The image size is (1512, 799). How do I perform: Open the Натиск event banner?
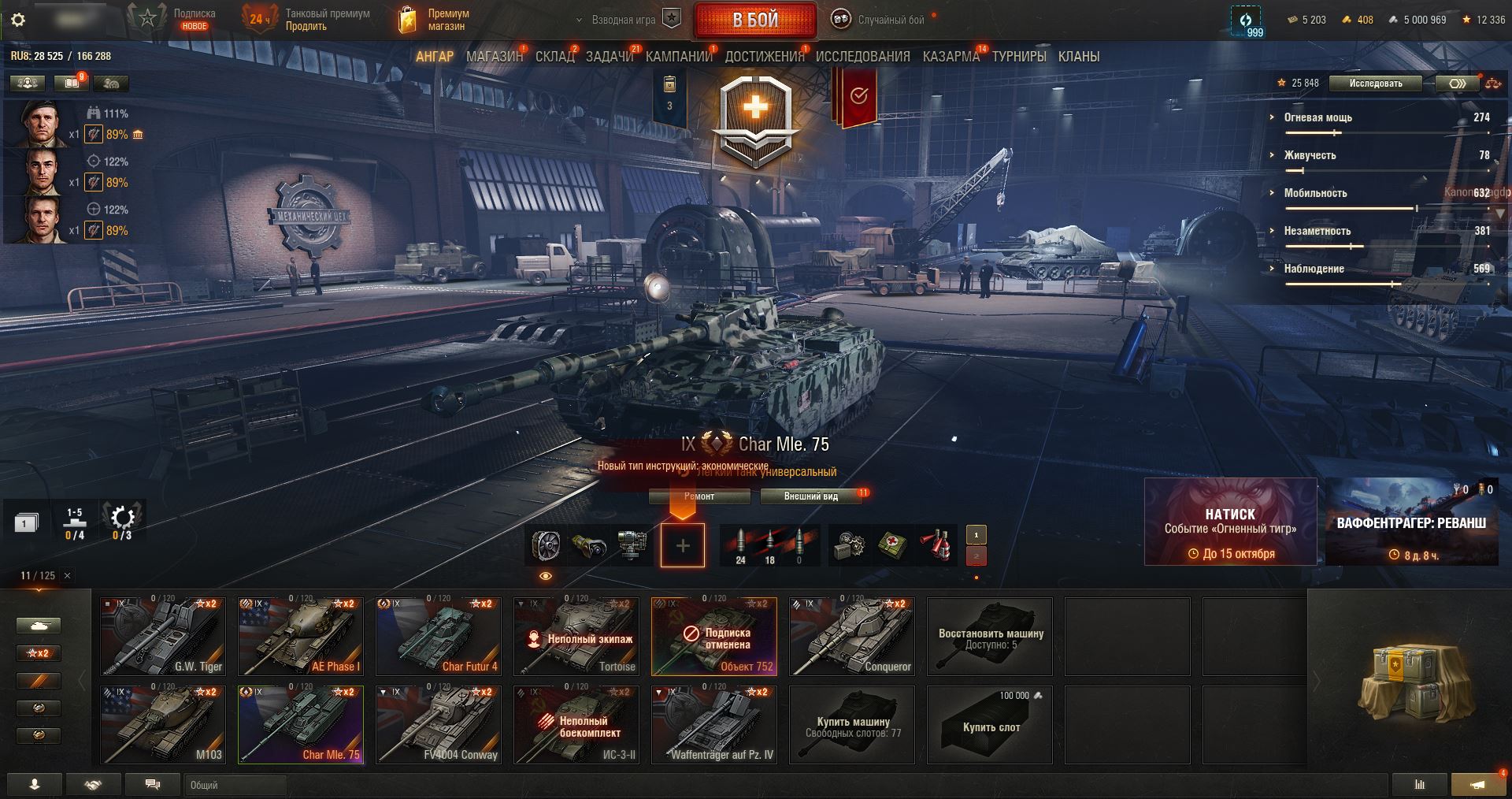click(x=1229, y=522)
